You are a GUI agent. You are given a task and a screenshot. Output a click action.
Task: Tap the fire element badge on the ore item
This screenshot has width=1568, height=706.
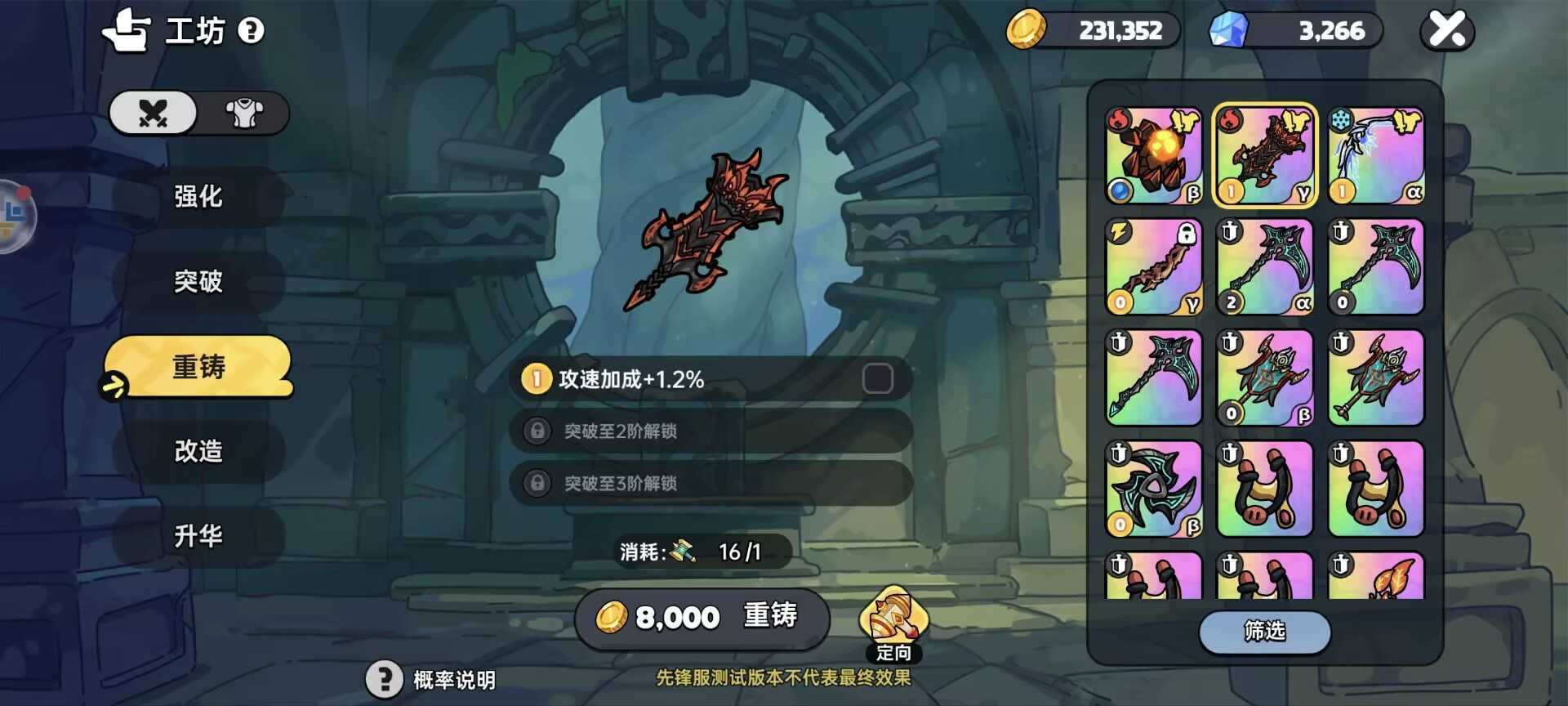click(1119, 122)
